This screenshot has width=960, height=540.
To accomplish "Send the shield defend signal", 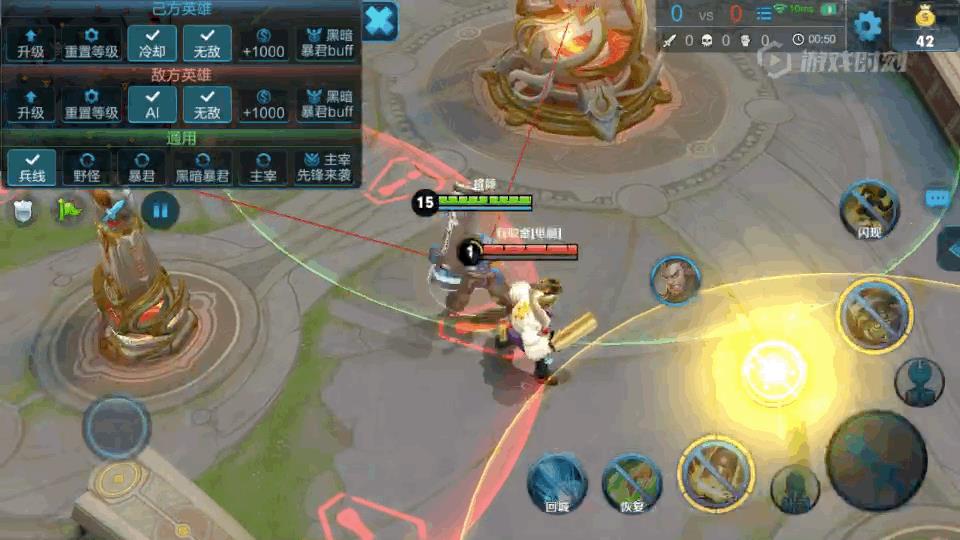I will pyautogui.click(x=23, y=211).
